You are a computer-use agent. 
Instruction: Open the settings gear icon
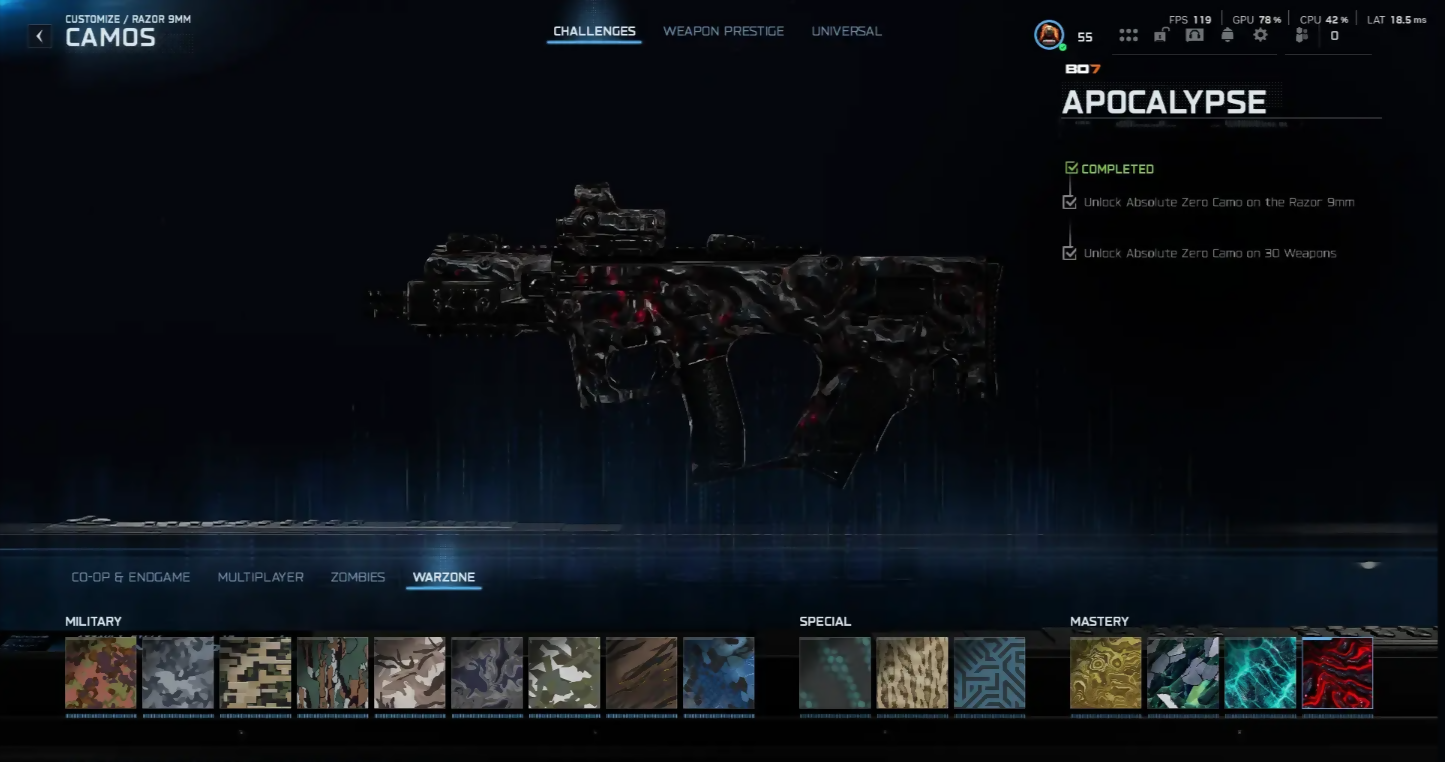click(1260, 35)
